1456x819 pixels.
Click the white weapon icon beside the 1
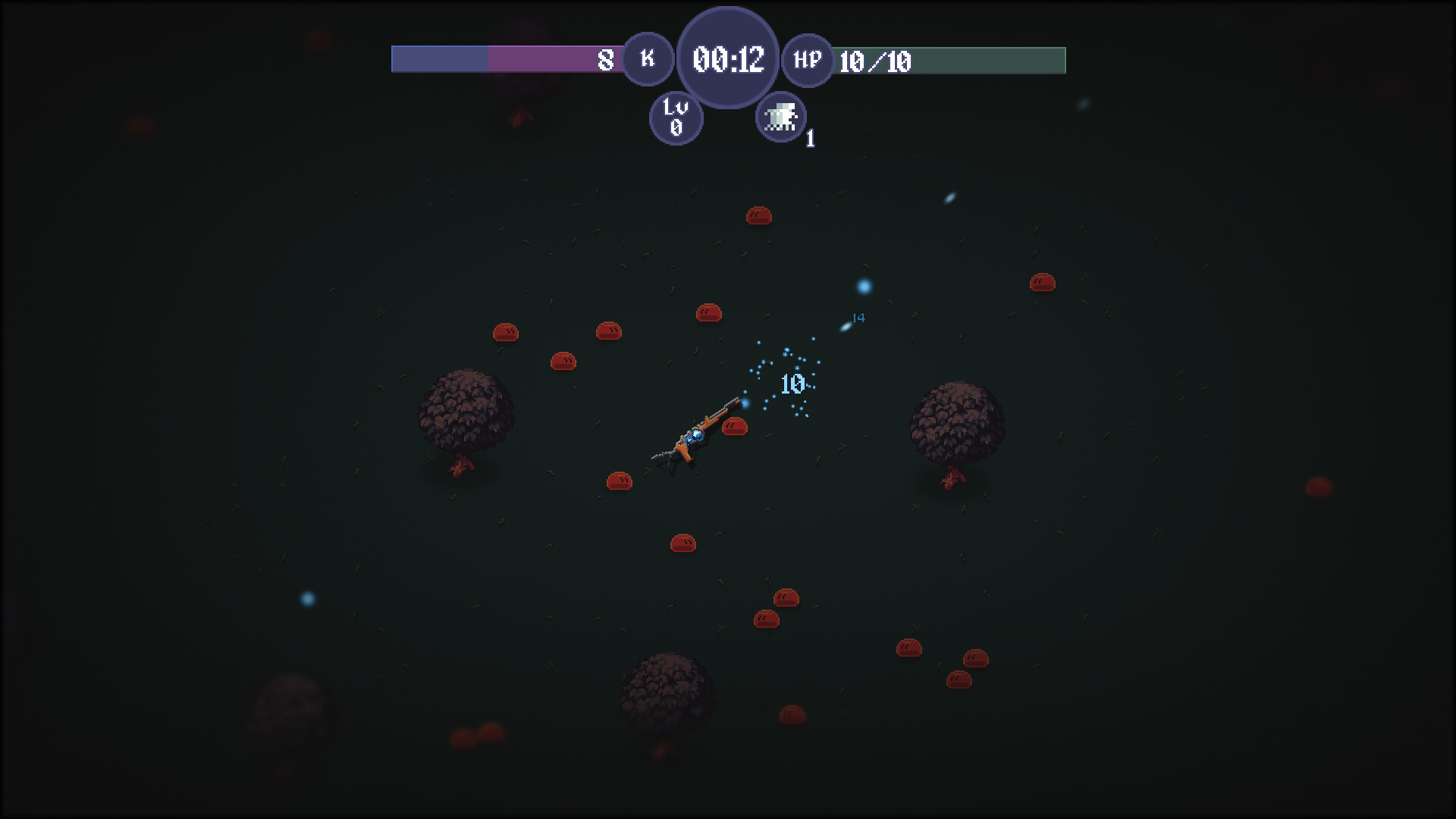781,116
